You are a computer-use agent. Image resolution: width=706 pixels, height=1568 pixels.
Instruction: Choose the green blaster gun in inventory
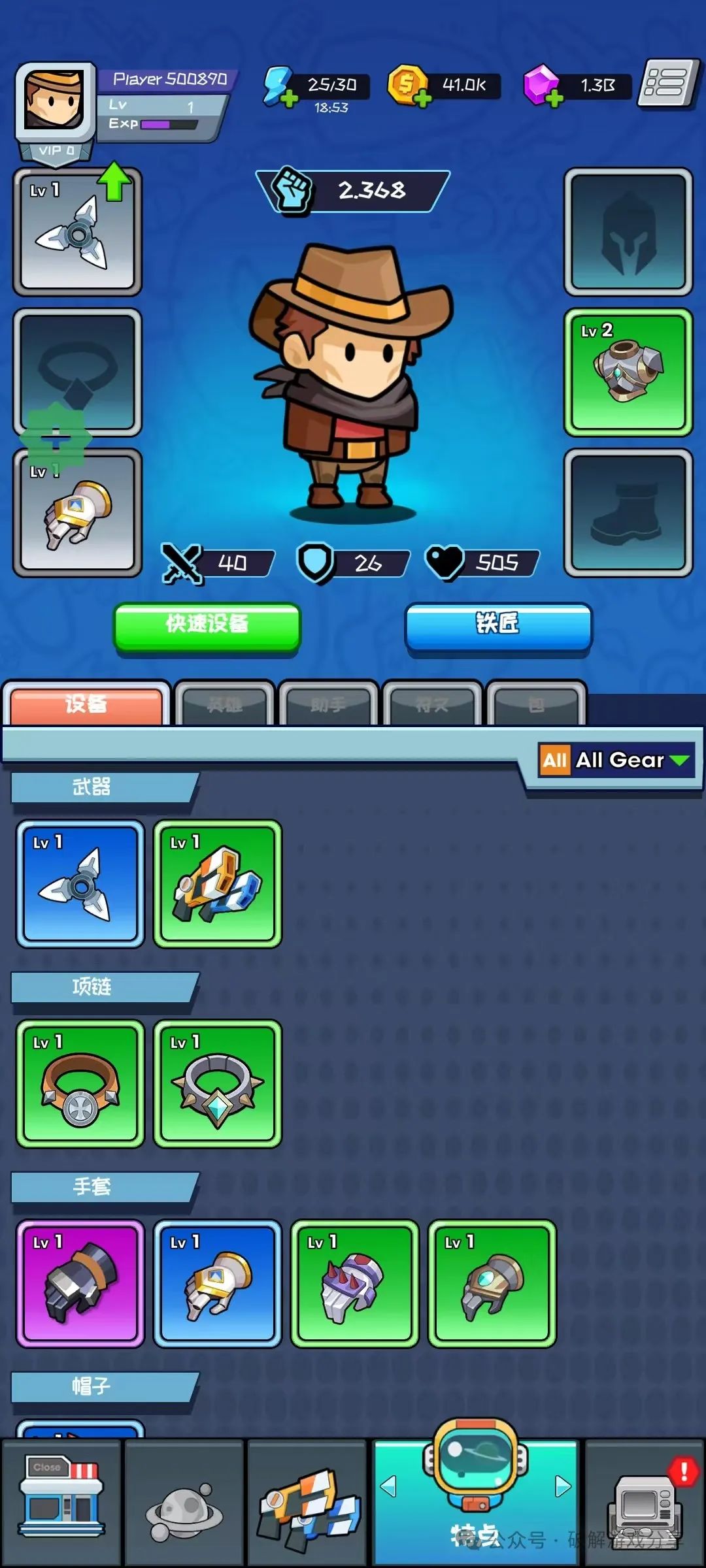point(217,883)
